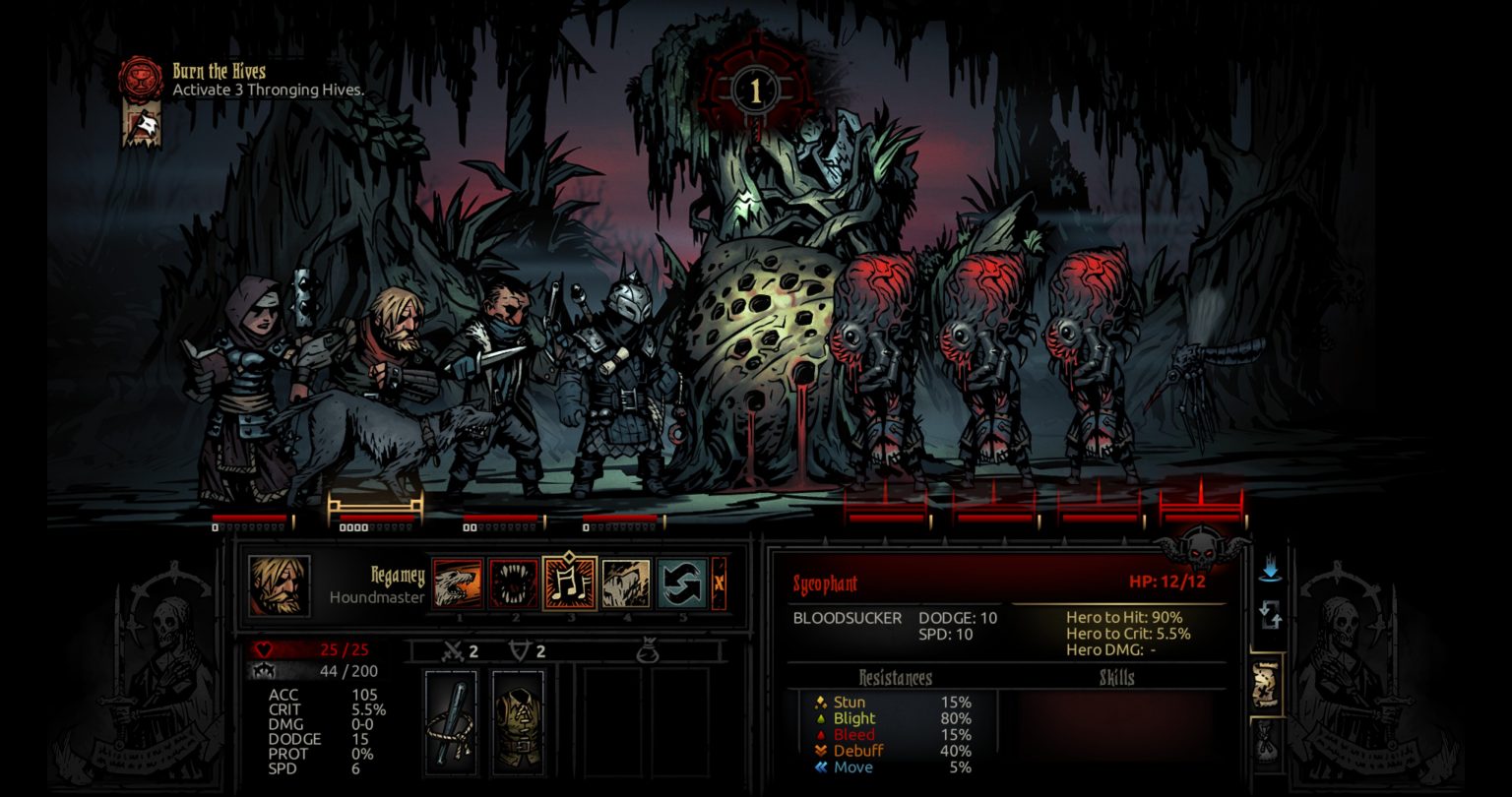The height and width of the screenshot is (797, 1512).
Task: Target the Sycophant enemy in combat
Action: point(876,364)
